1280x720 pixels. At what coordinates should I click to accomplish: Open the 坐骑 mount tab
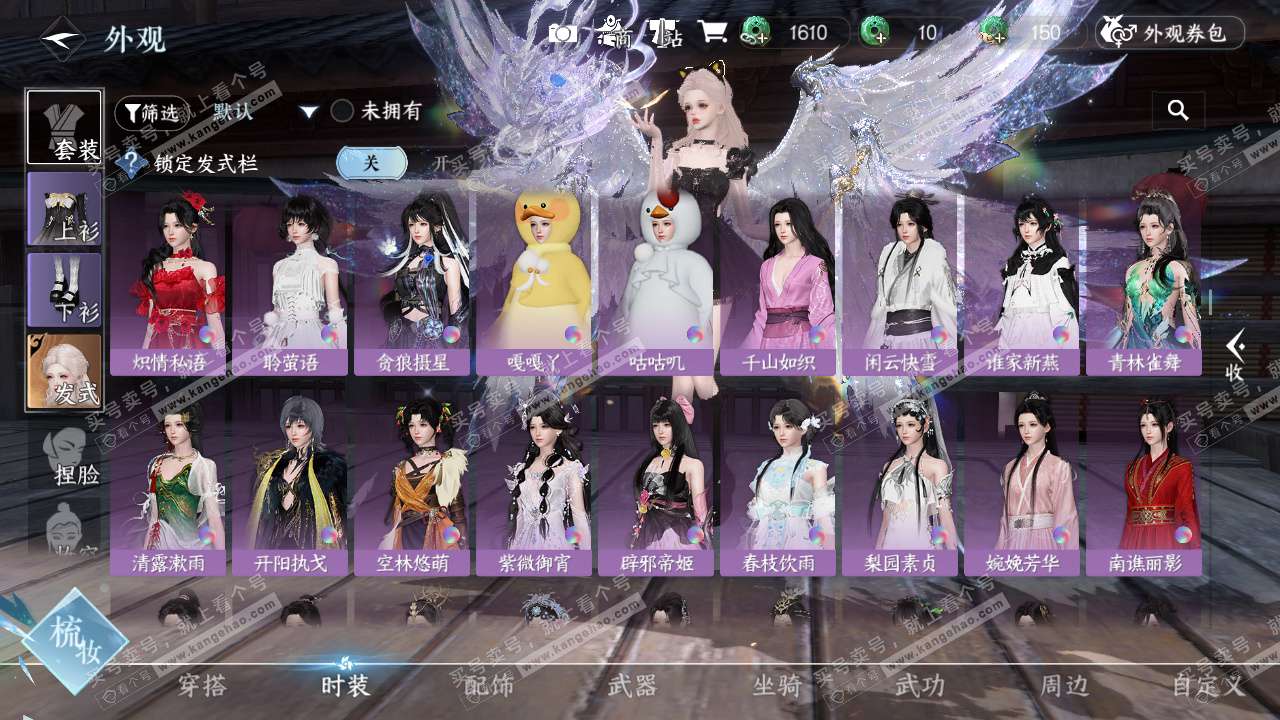tap(777, 685)
